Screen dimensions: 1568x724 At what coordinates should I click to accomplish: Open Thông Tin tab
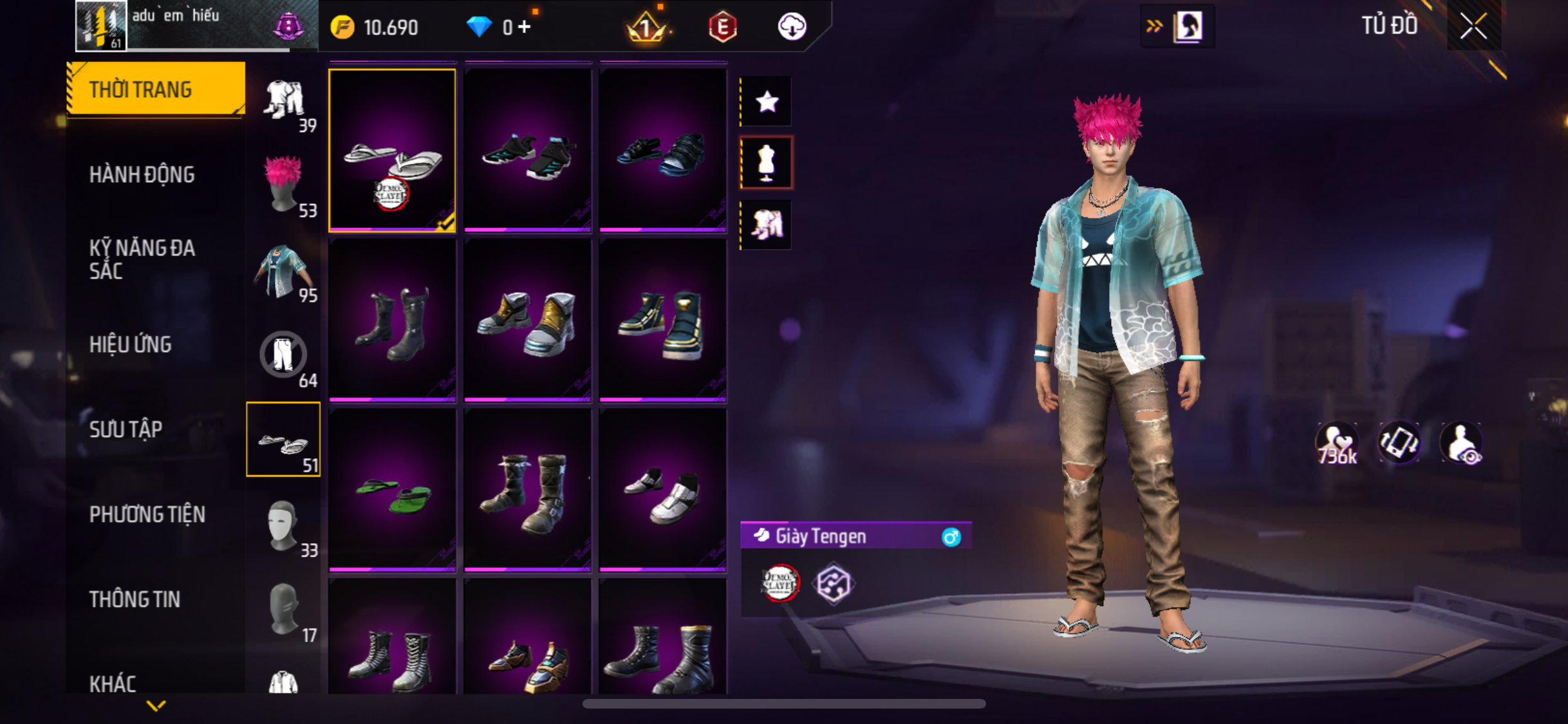[x=135, y=599]
